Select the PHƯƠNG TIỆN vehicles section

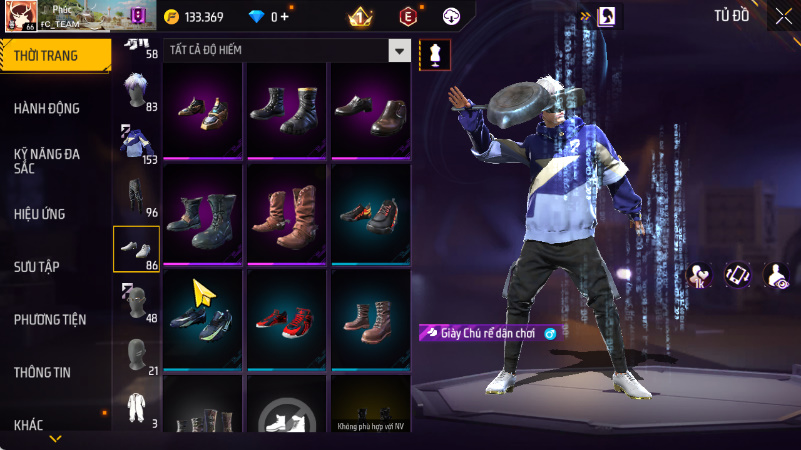click(50, 319)
